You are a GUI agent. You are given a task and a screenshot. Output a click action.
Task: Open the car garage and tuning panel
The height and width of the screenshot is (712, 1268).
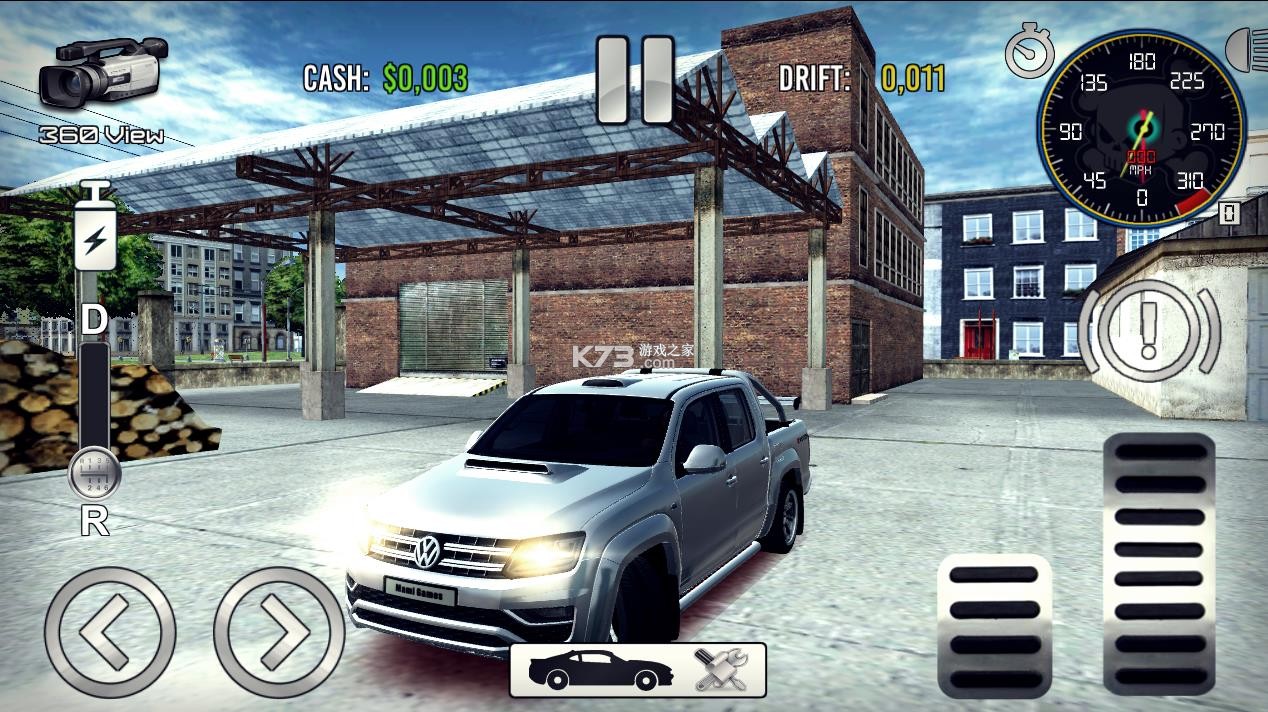(x=637, y=669)
